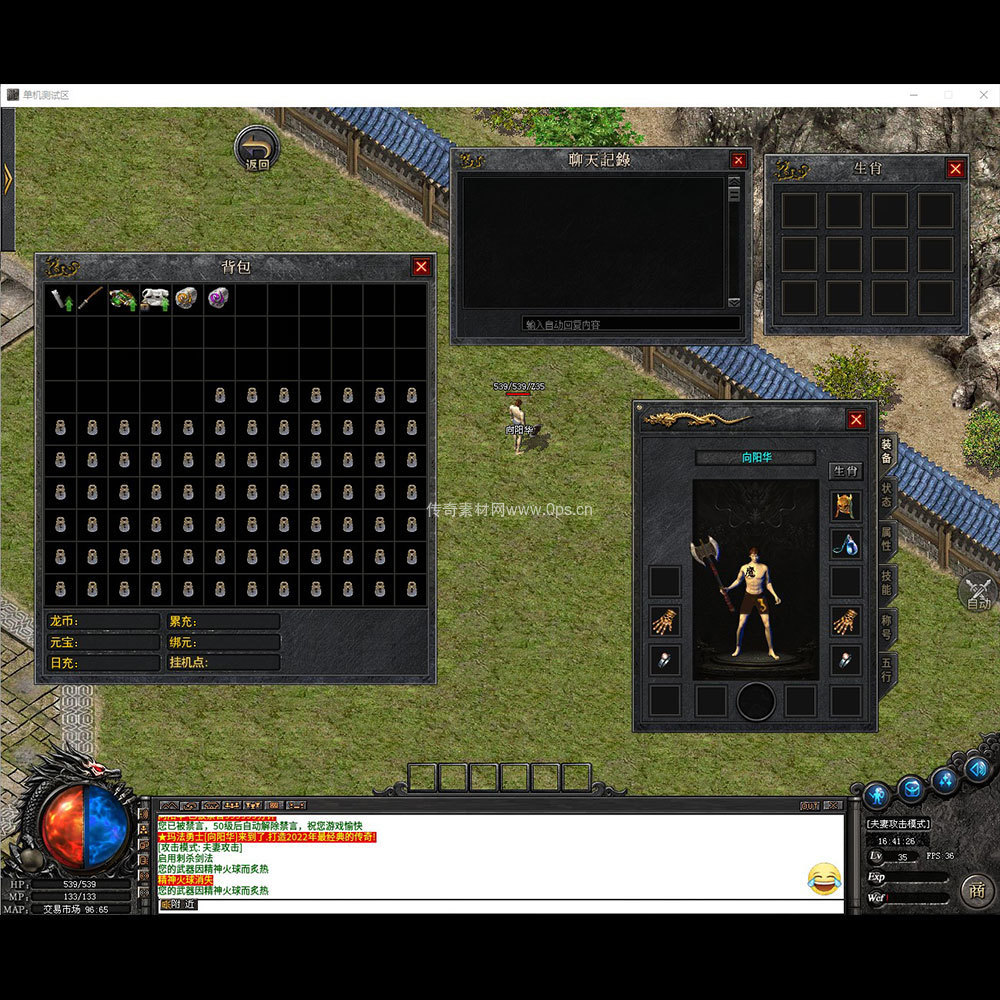Switch to the 状态 status tab

887,494
